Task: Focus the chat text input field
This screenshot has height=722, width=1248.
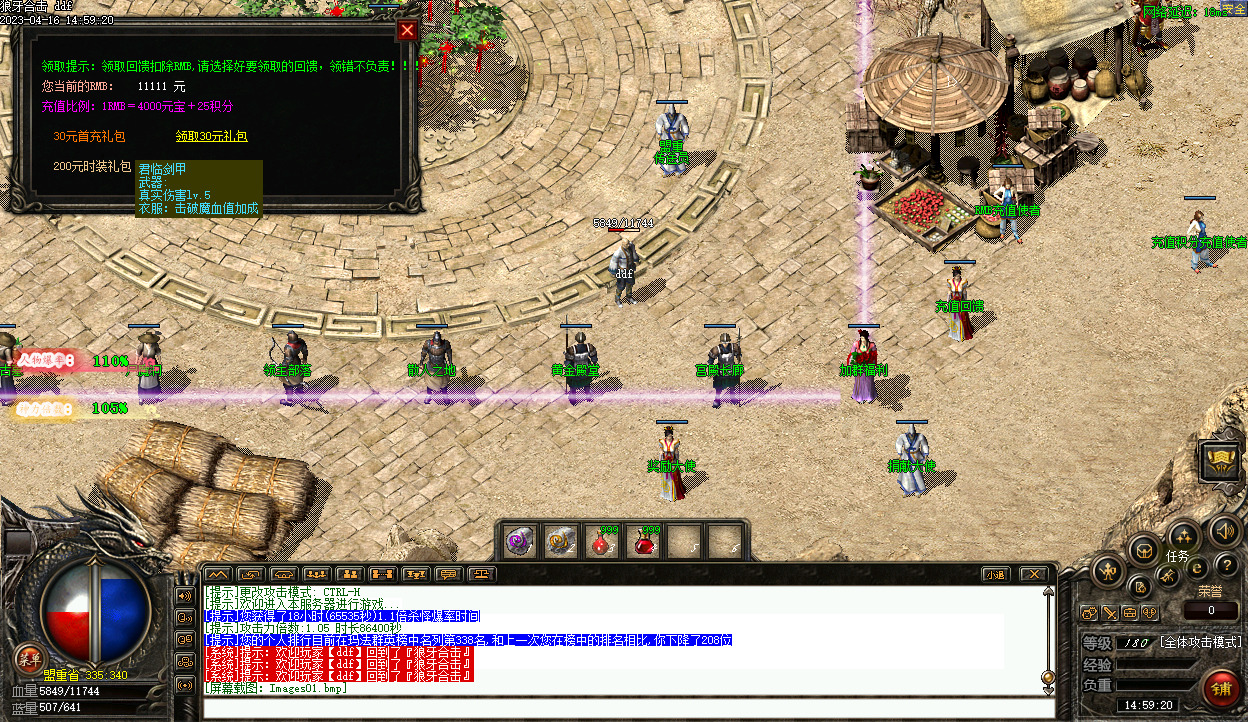Action: click(x=620, y=708)
